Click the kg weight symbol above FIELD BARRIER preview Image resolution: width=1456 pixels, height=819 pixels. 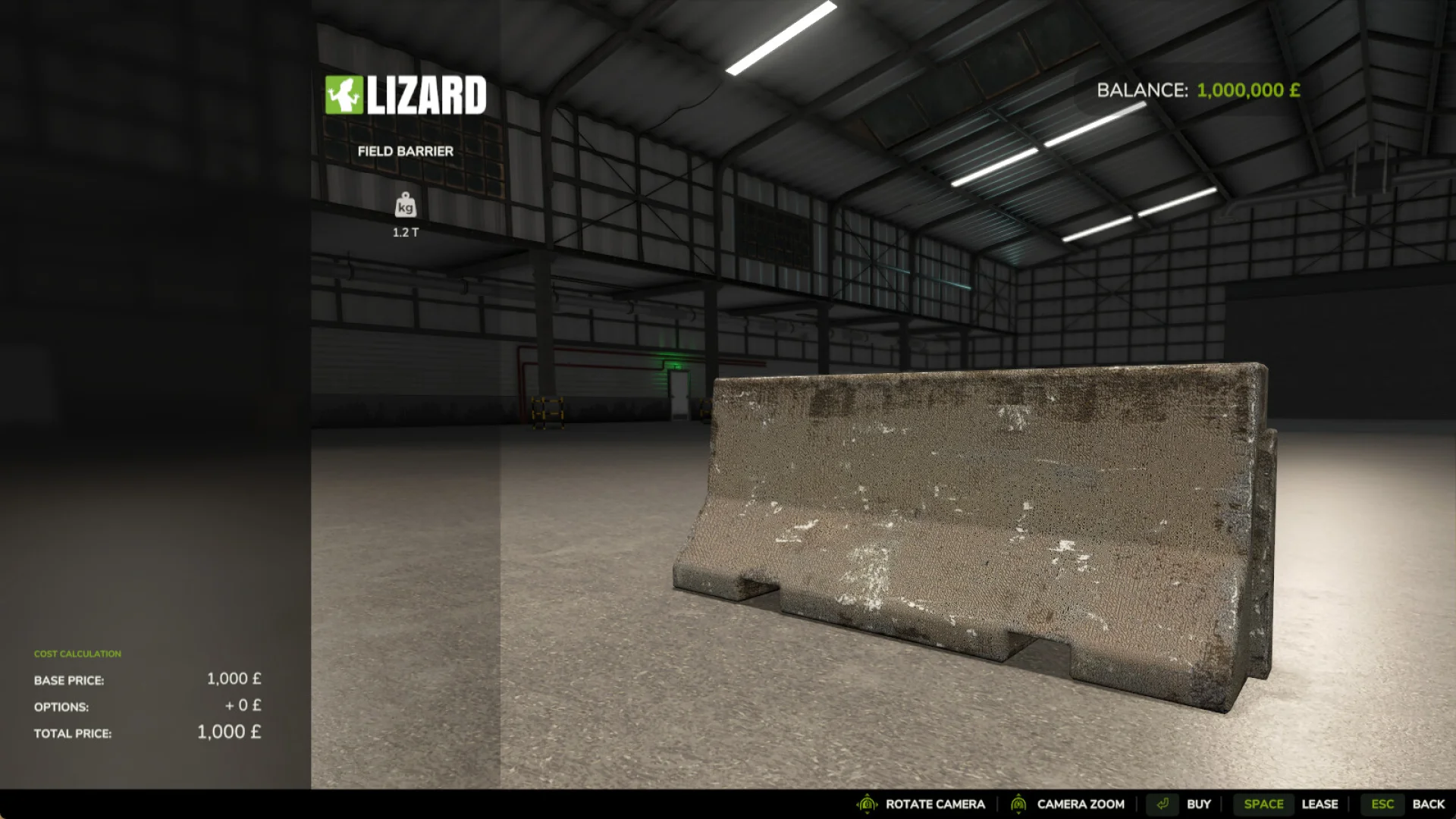tap(406, 206)
